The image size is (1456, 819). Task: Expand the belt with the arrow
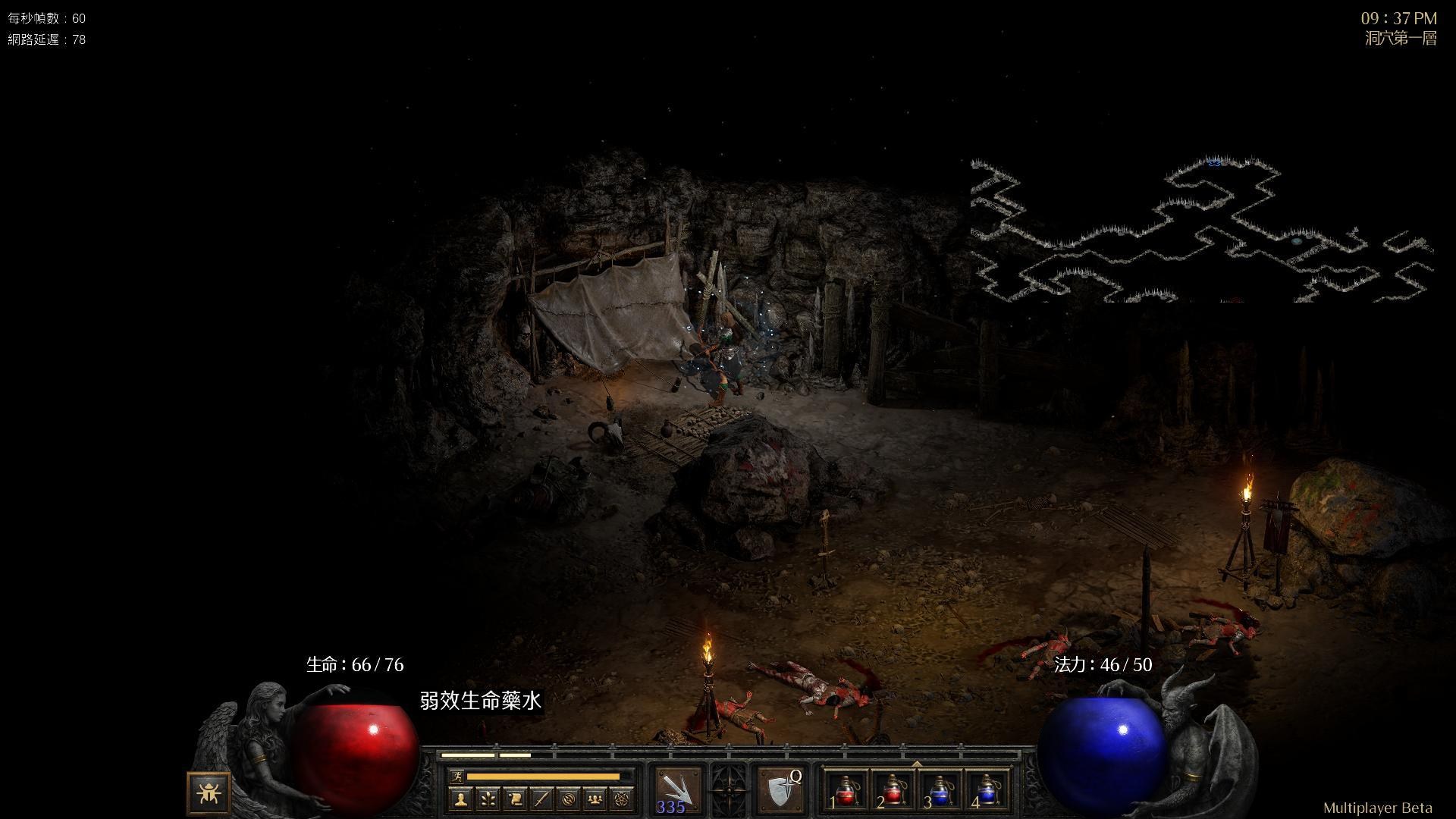[917, 764]
